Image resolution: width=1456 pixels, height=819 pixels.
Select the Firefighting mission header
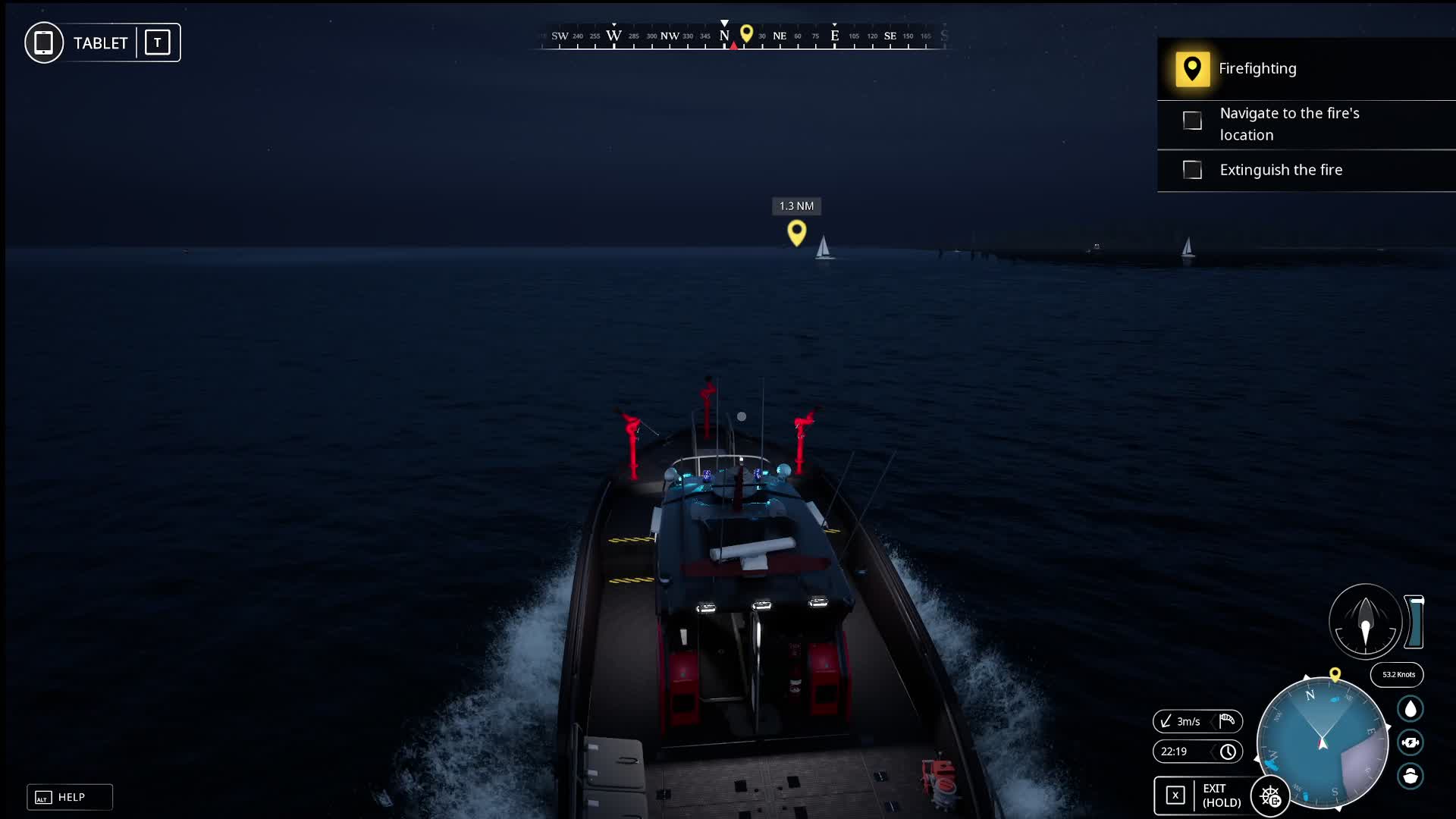[1257, 68]
